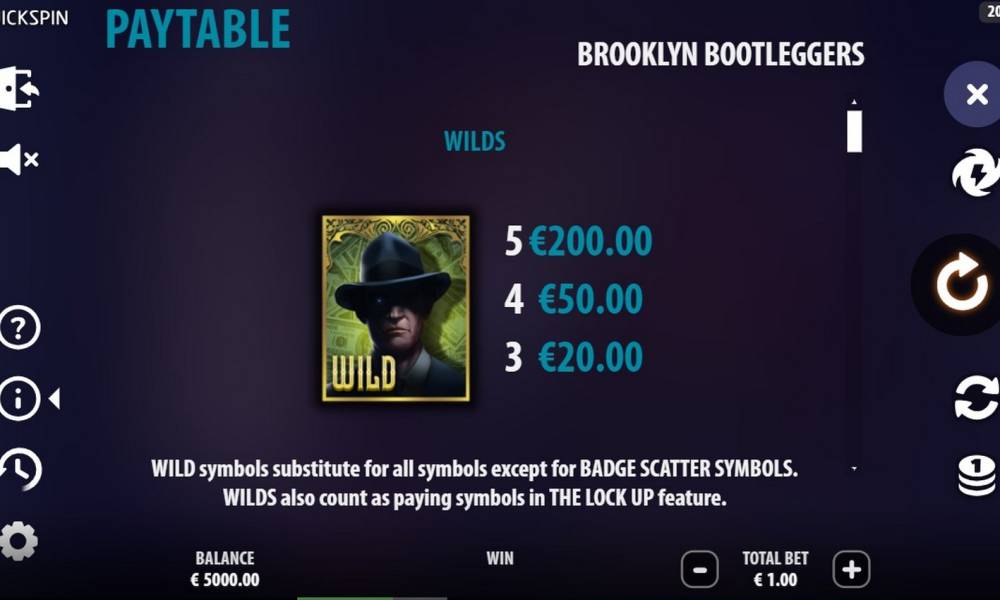Click the paytable scroll down arrow
Image resolution: width=1000 pixels, height=600 pixels.
[854, 468]
